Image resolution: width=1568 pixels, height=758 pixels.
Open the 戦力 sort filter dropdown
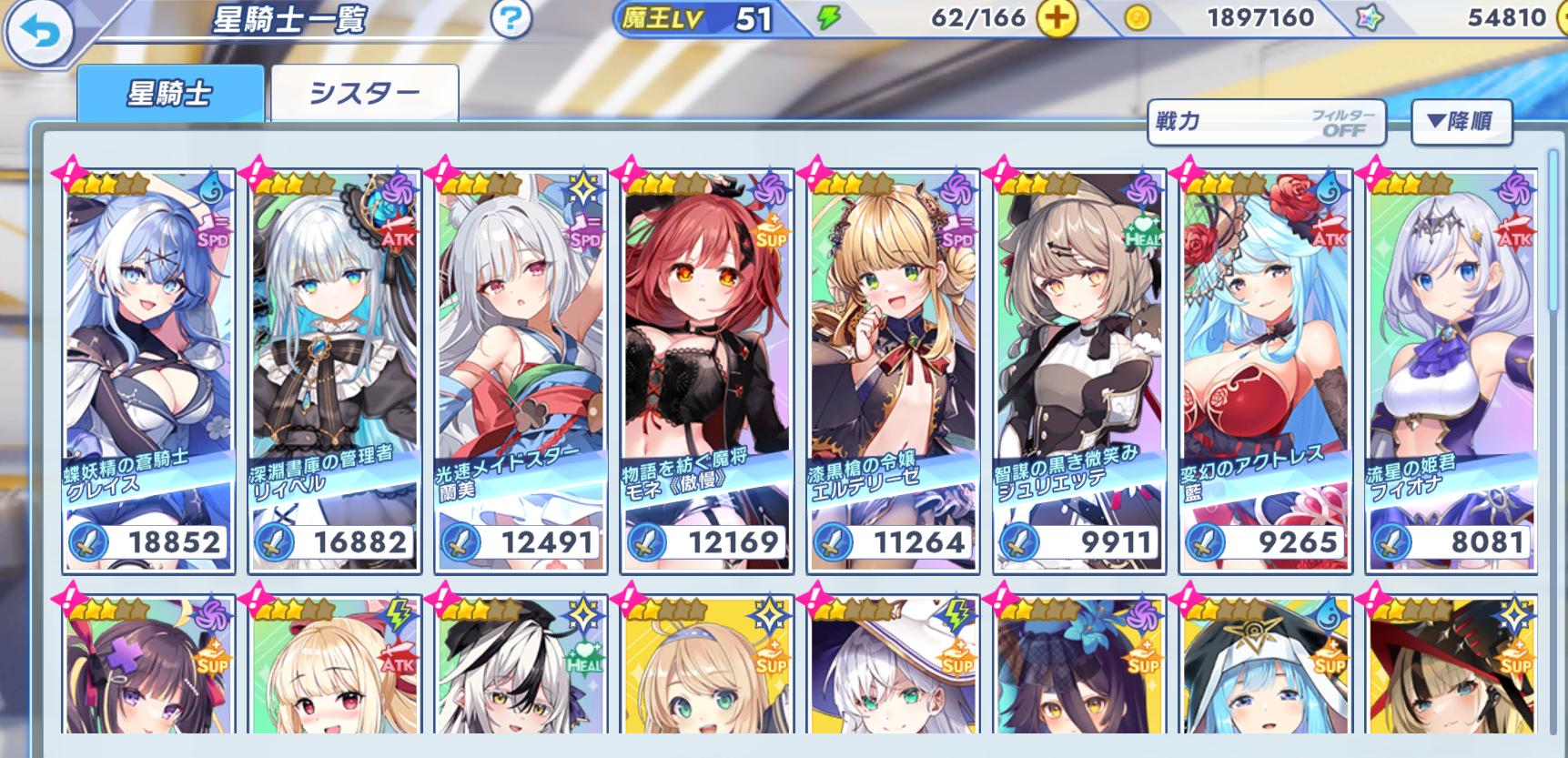1266,122
